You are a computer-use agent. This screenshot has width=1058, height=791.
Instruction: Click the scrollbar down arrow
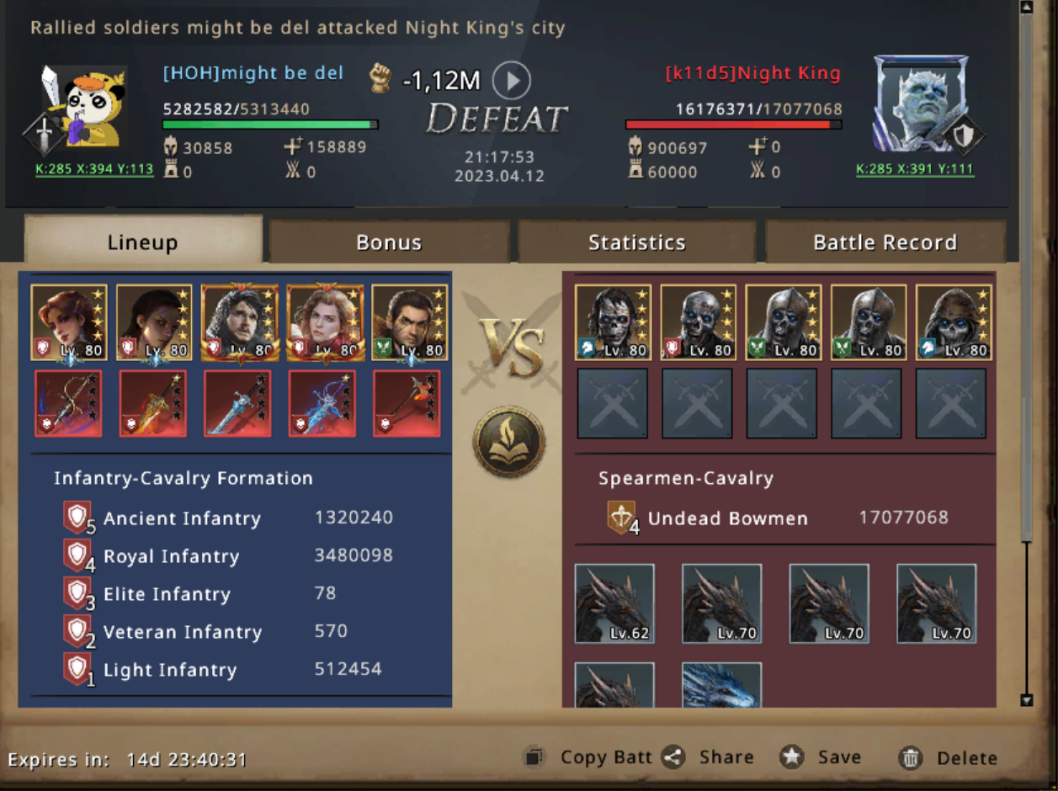click(x=1025, y=700)
